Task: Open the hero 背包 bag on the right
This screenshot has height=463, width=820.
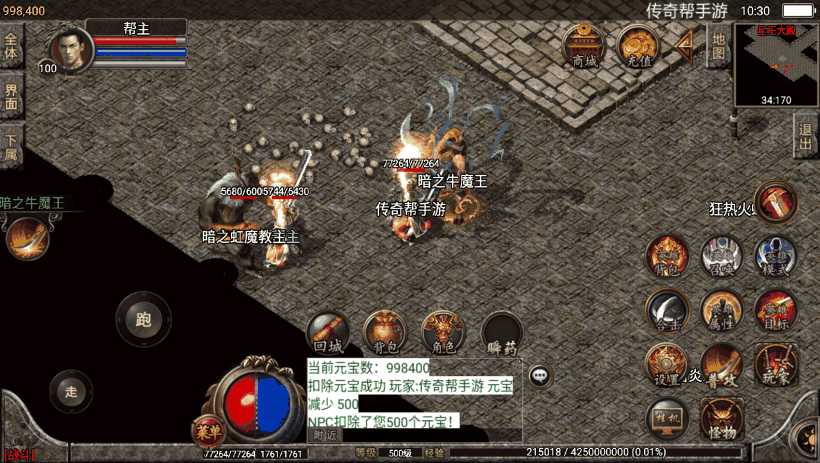Action: 666,257
